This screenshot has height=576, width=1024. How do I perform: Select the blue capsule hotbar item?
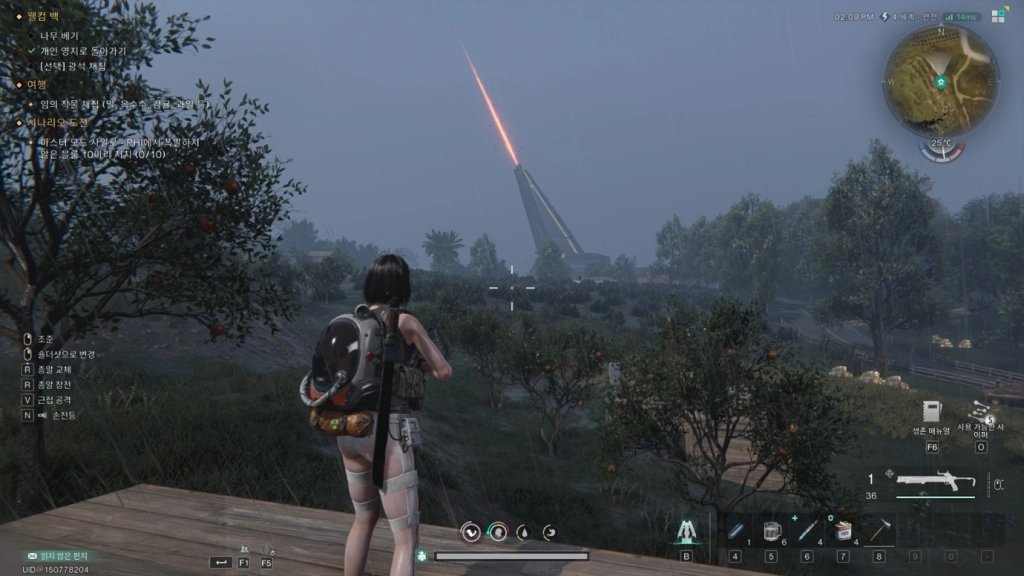(x=735, y=530)
